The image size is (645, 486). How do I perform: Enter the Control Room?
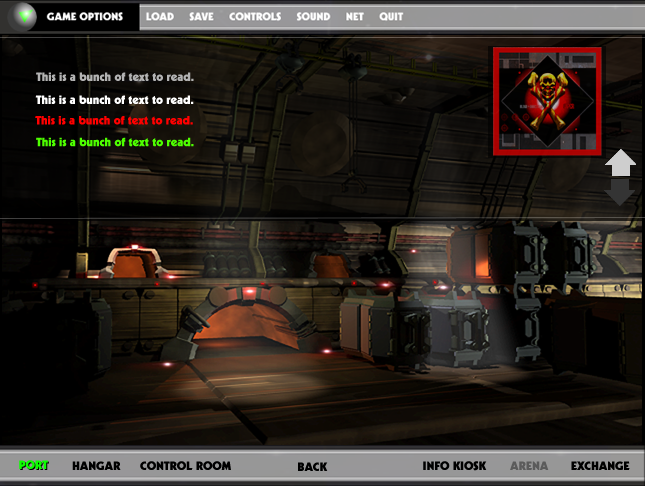[185, 466]
